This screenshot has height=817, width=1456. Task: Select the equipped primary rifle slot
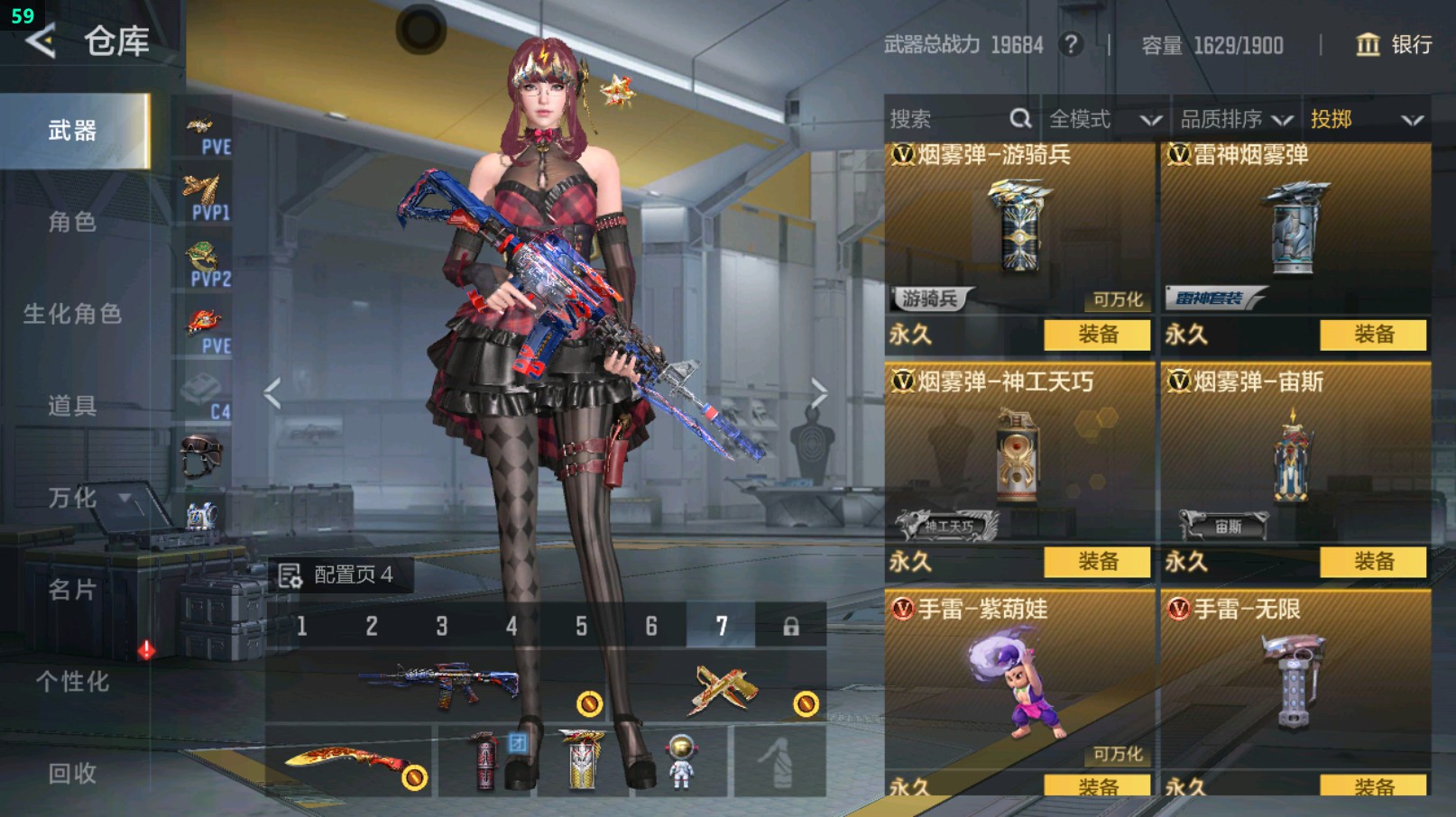tap(438, 687)
